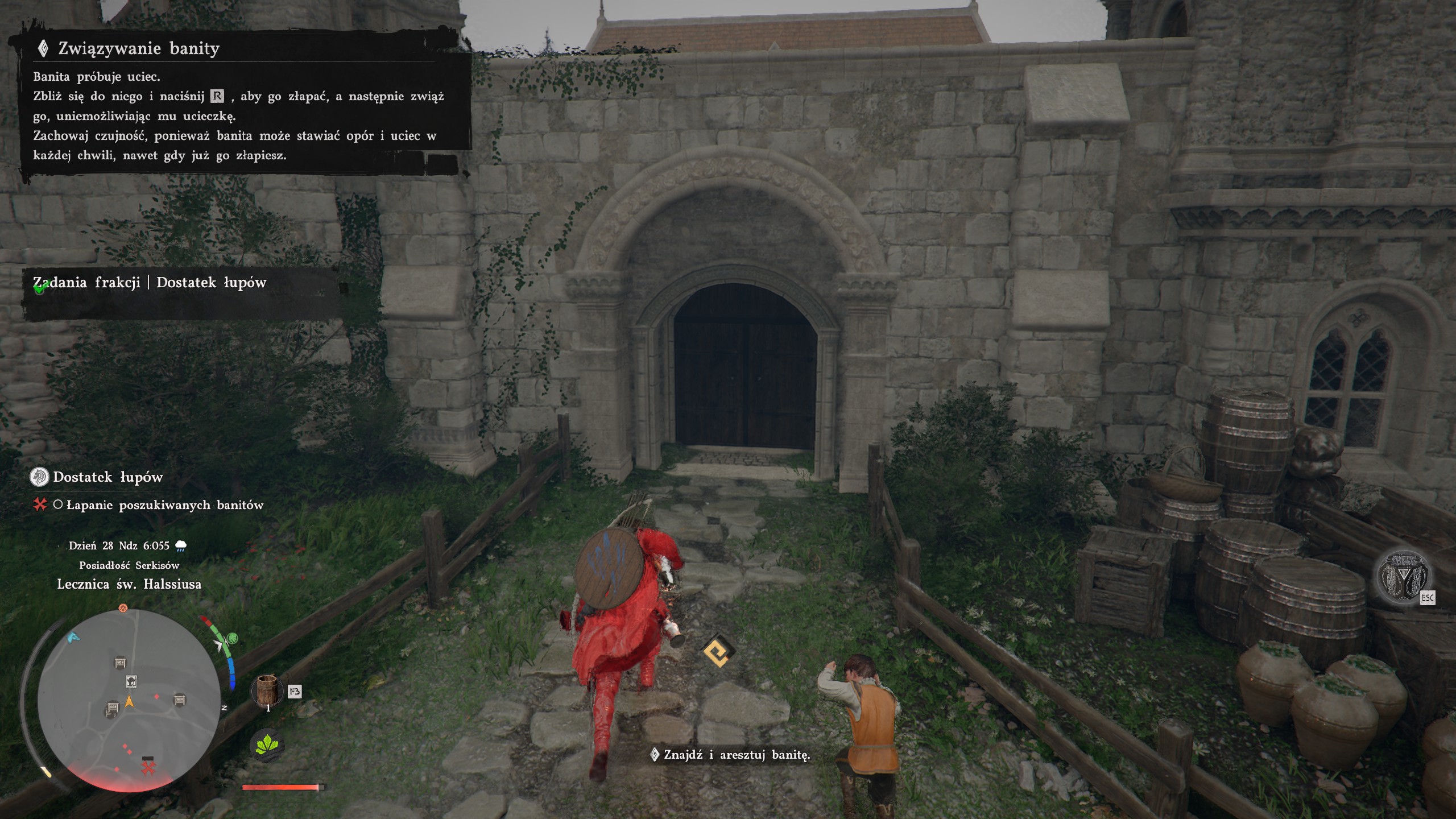The image size is (1456, 819).
Task: Select the blue horse marker on minimap
Action: [73, 637]
